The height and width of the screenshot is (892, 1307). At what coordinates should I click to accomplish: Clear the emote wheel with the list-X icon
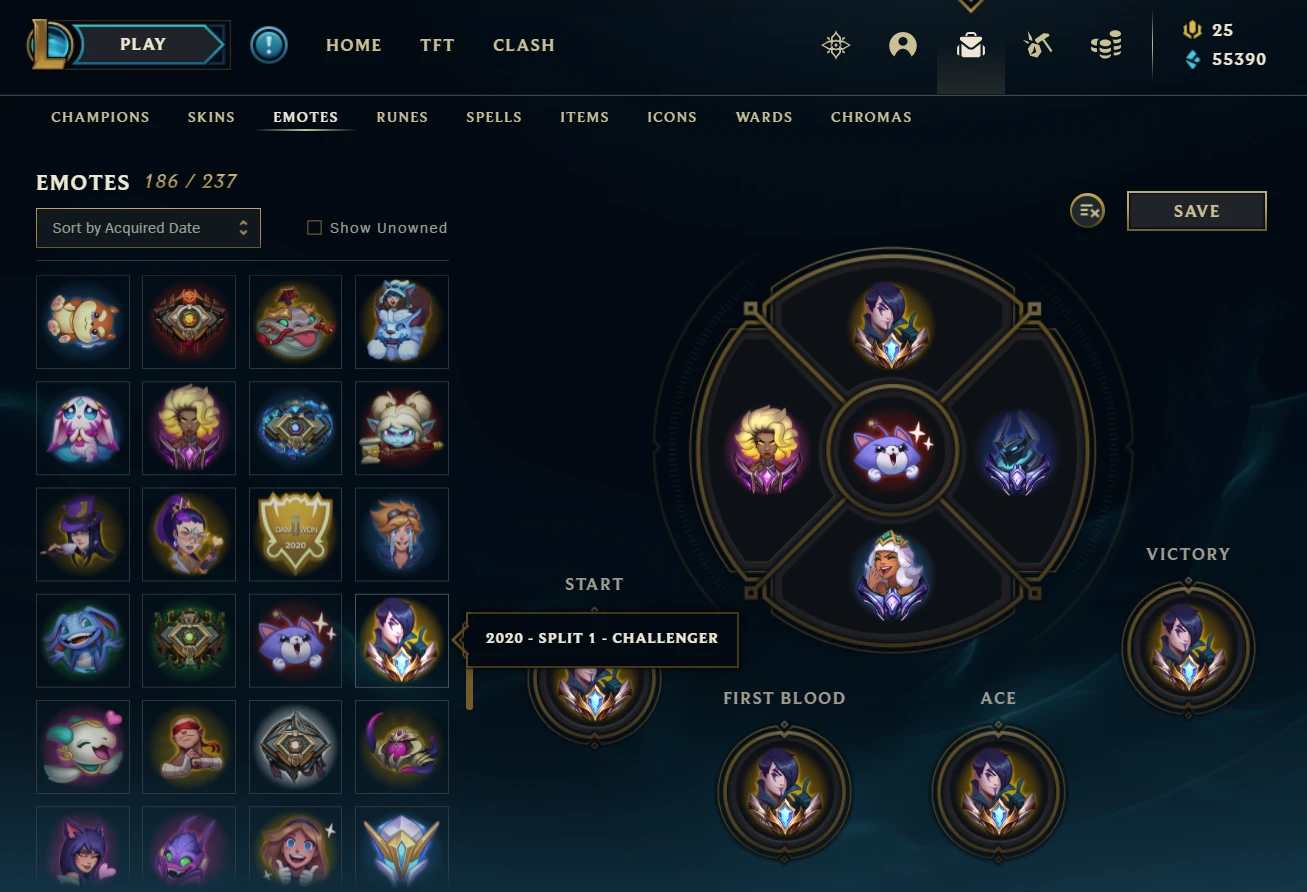1087,211
